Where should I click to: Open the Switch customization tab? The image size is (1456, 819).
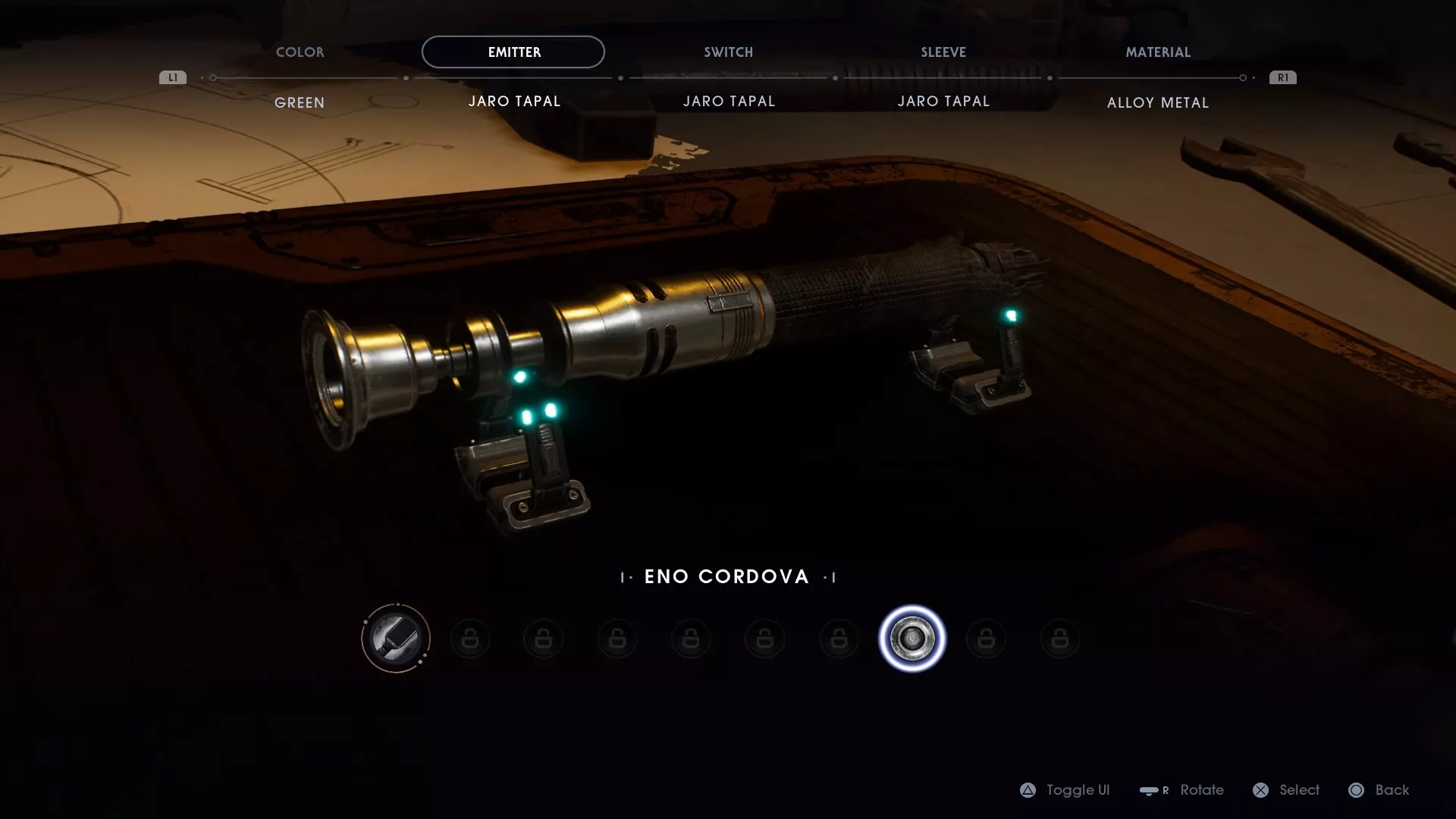728,52
